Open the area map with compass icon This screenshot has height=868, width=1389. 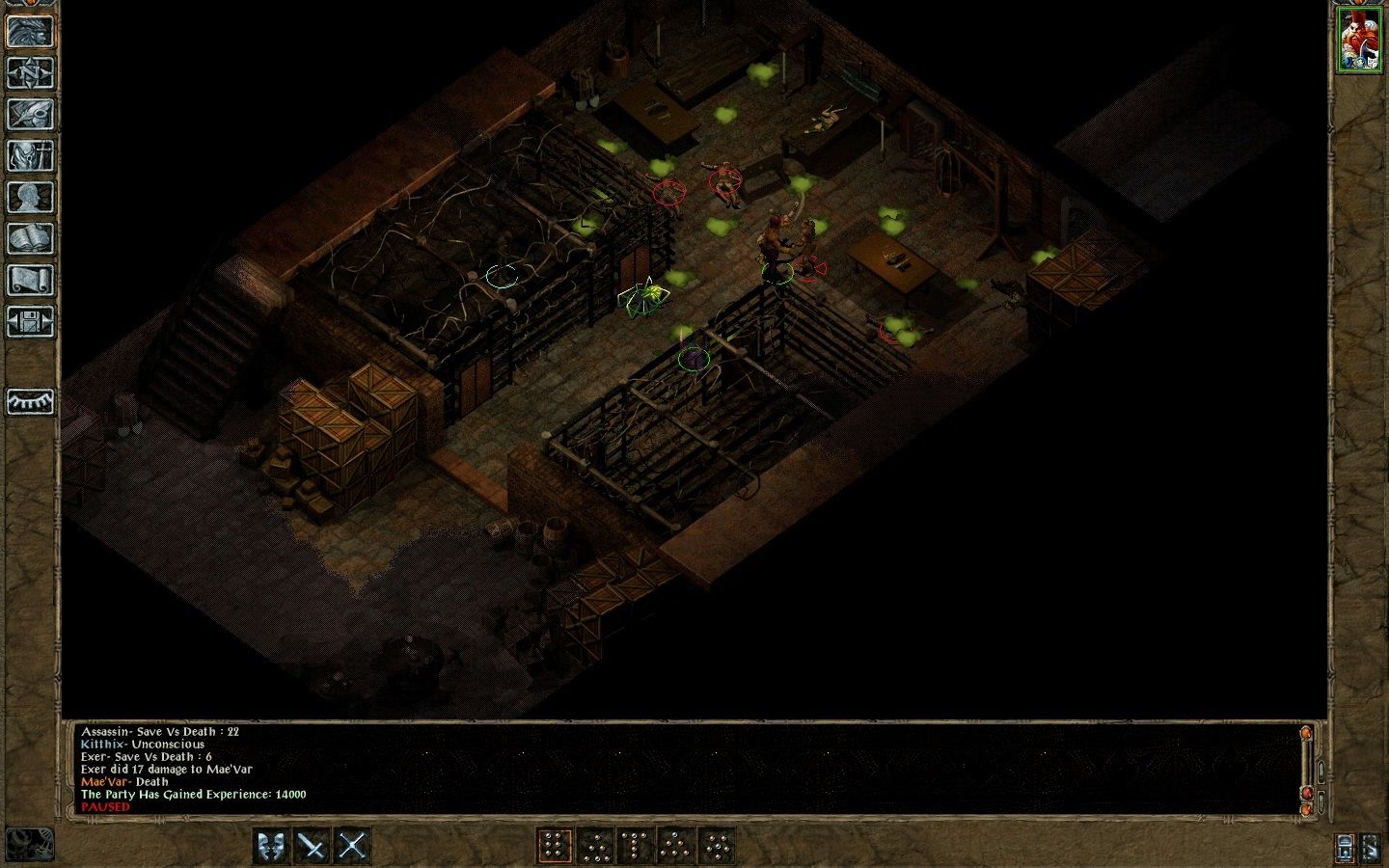coord(29,72)
